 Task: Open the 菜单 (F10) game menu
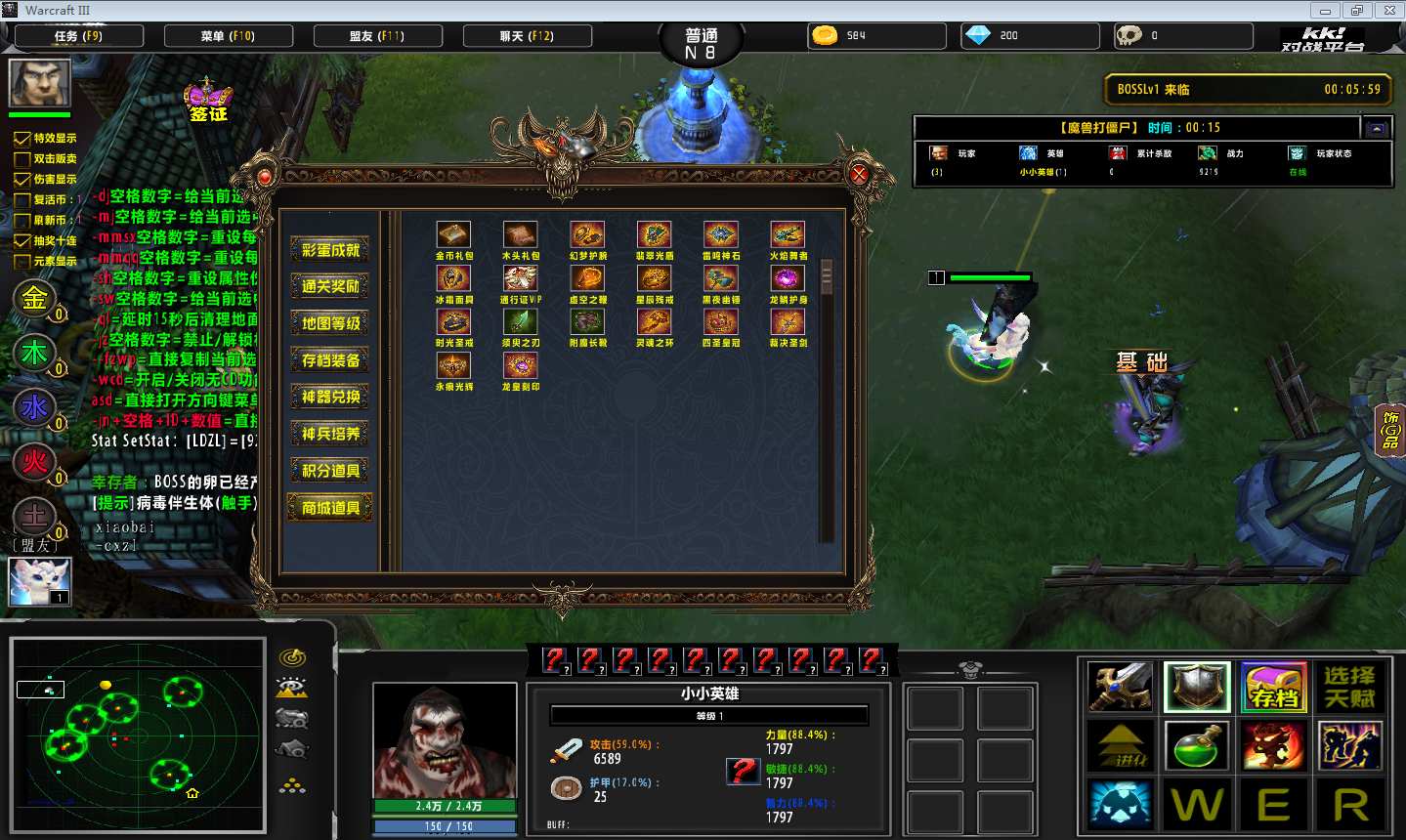click(229, 36)
